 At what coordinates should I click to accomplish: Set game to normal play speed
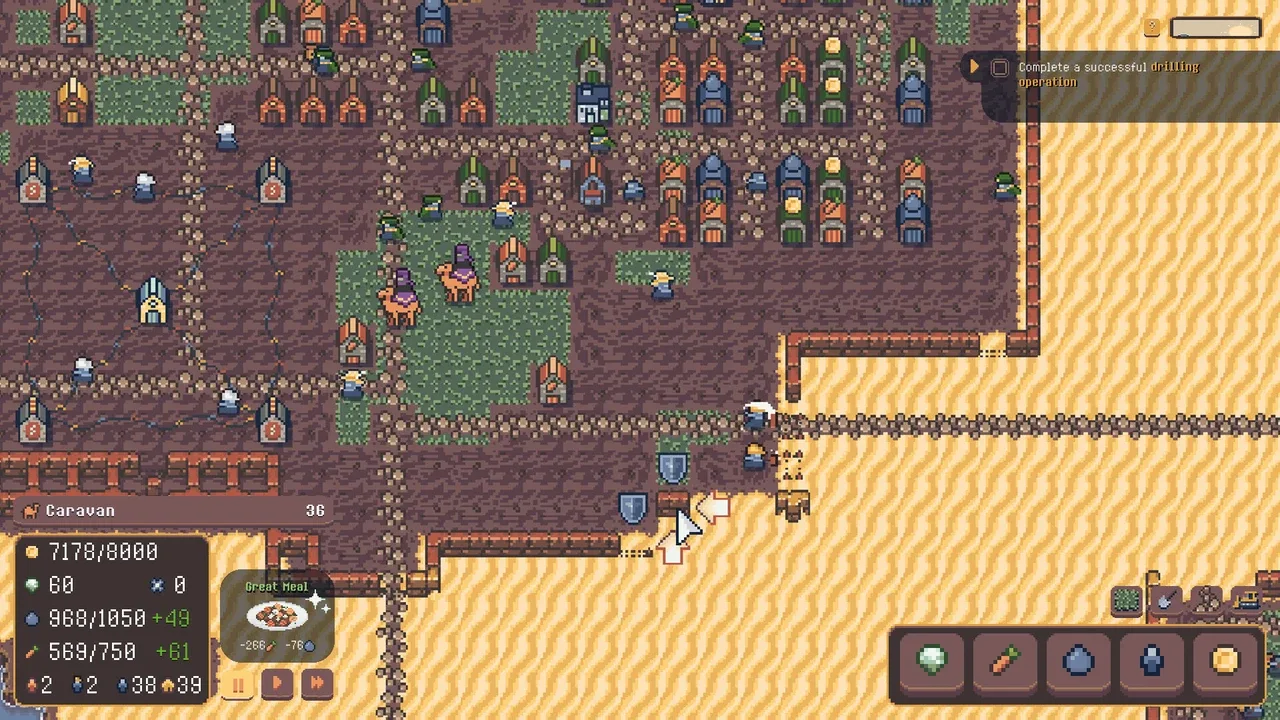277,685
